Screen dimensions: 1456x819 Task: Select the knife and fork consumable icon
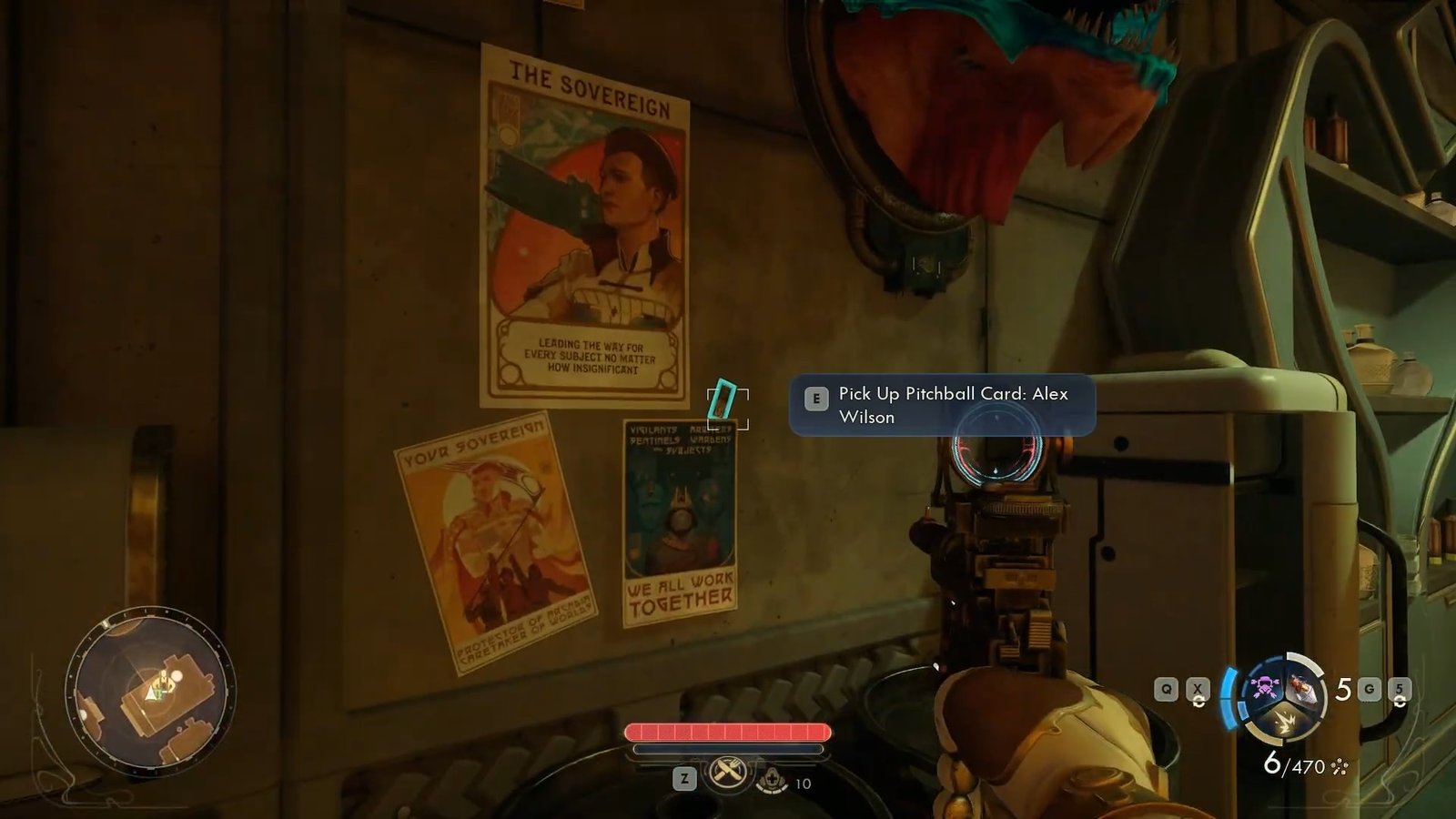tap(727, 773)
